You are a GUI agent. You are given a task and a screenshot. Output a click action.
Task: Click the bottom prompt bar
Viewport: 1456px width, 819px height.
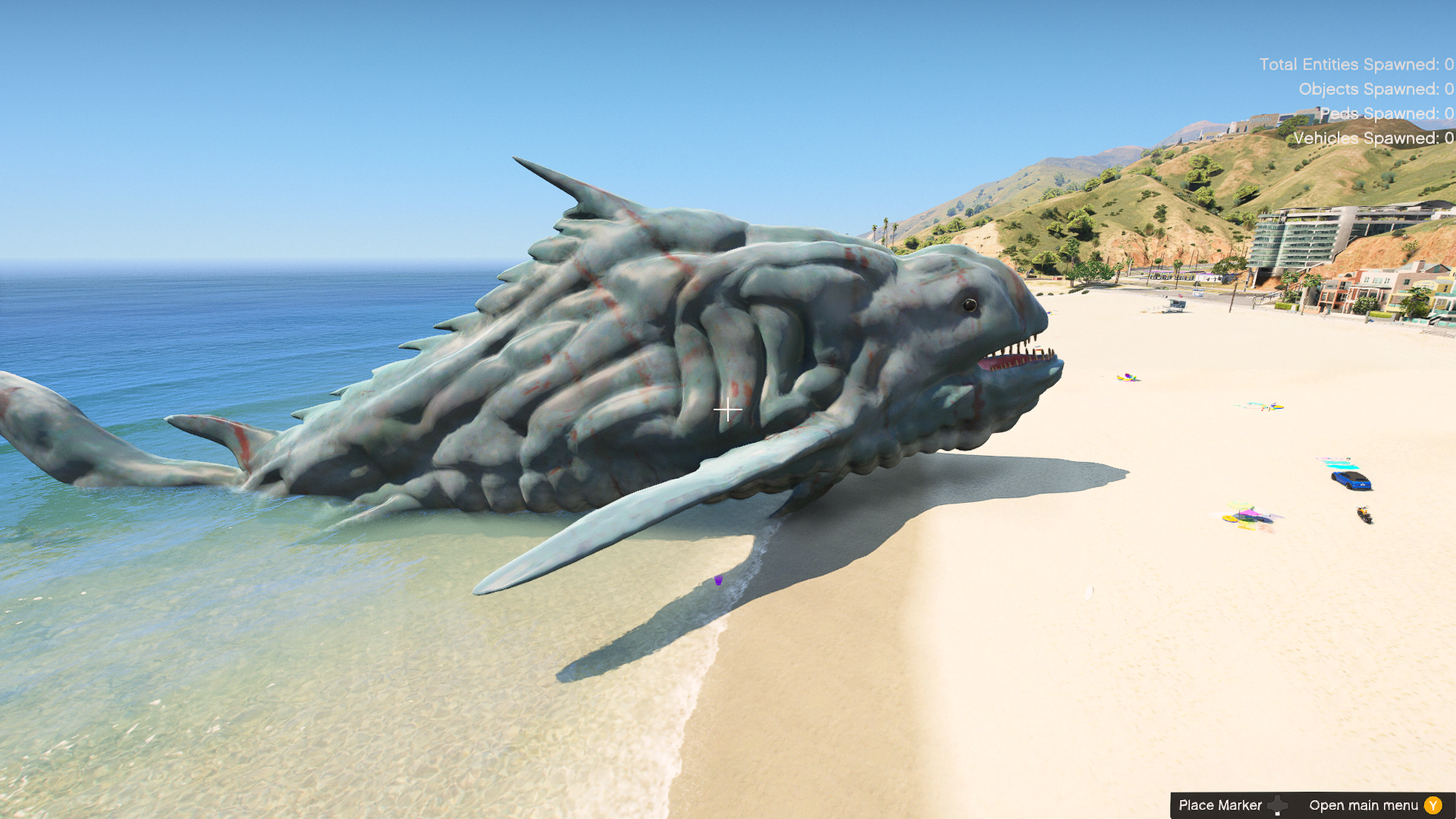pyautogui.click(x=1312, y=805)
